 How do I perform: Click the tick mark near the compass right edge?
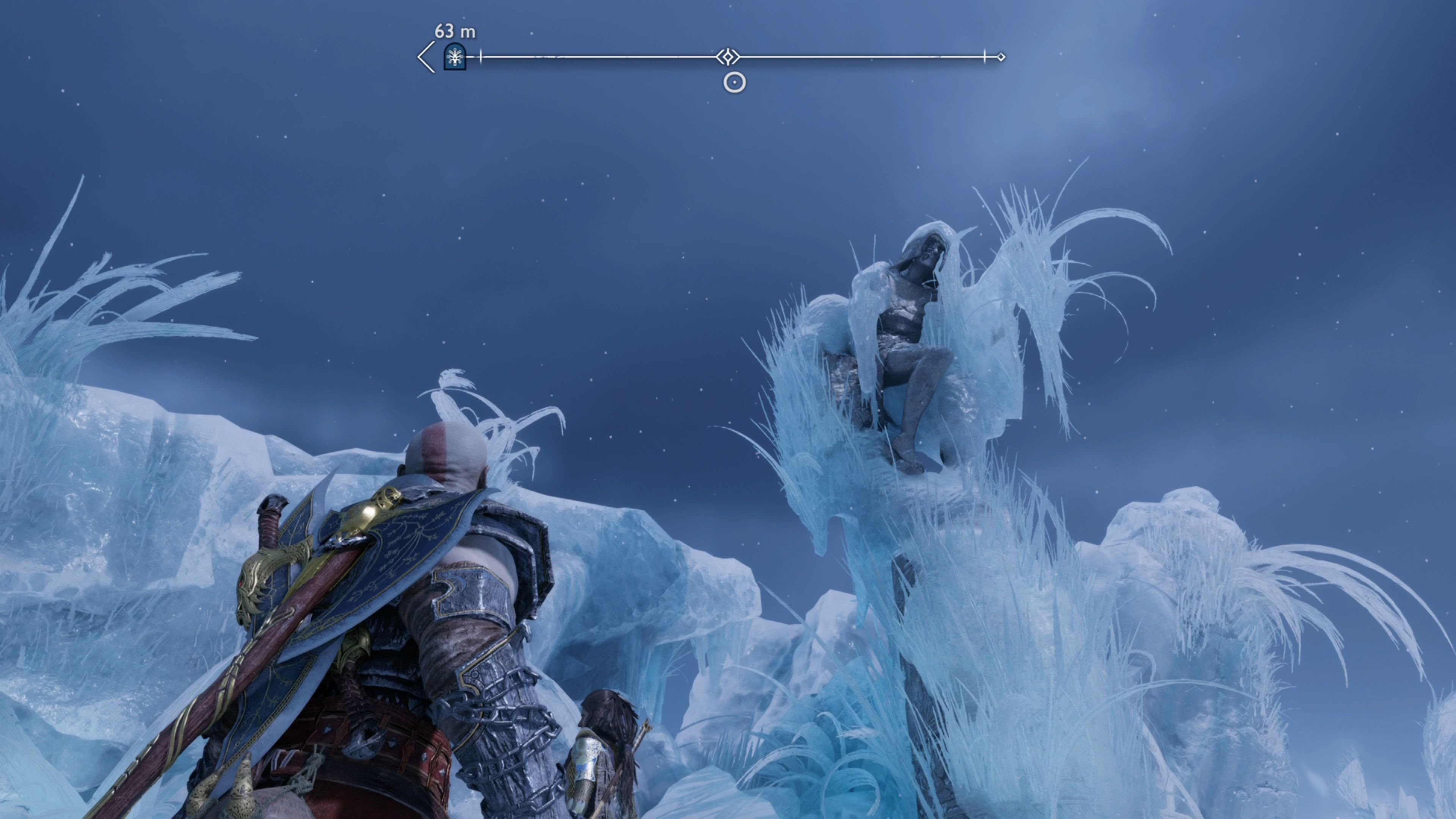tap(984, 56)
